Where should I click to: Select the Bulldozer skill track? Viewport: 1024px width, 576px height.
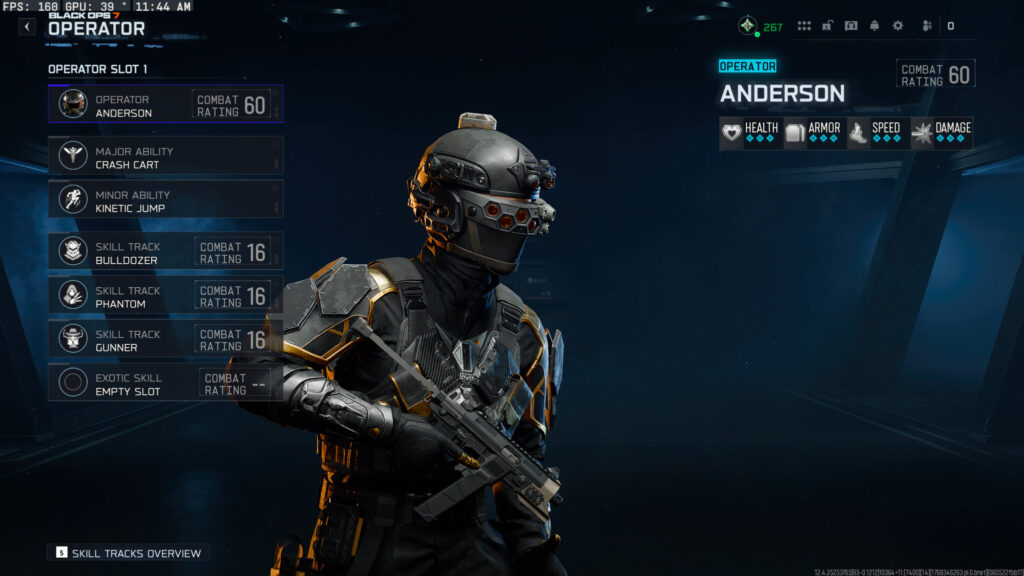click(x=165, y=252)
